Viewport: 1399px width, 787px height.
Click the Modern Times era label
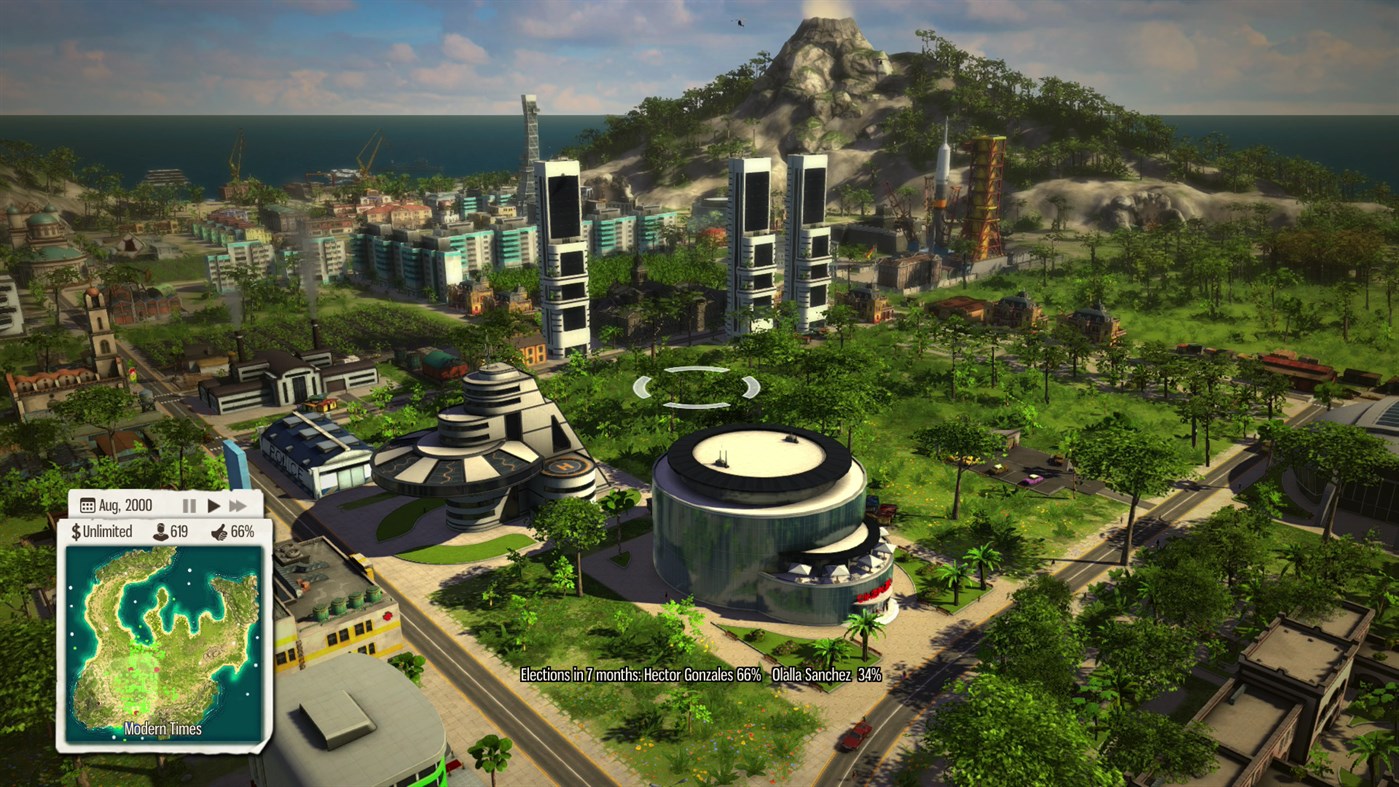click(162, 728)
